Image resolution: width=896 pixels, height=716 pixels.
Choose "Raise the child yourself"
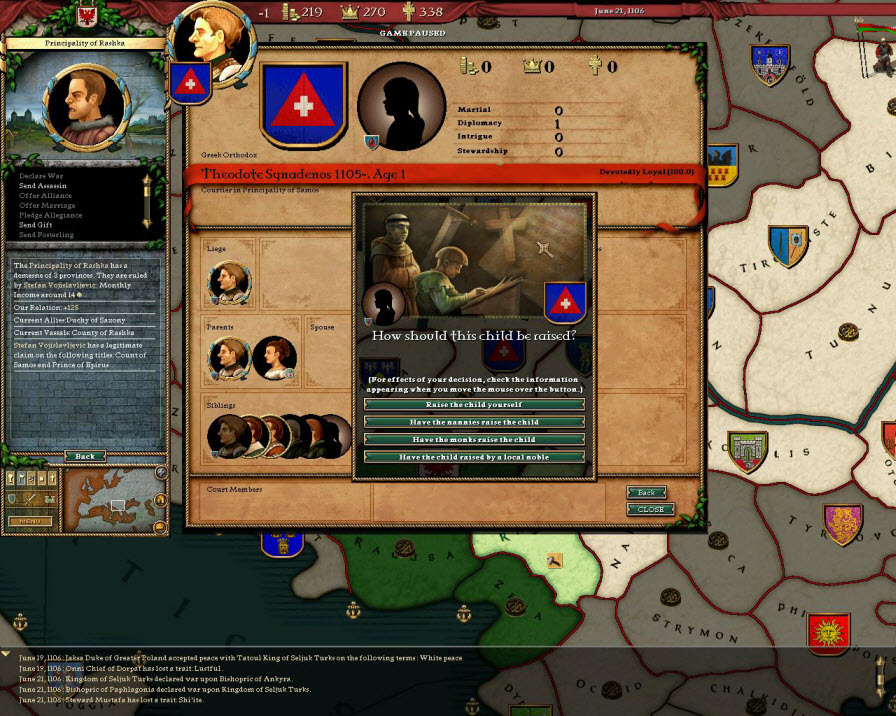[473, 404]
